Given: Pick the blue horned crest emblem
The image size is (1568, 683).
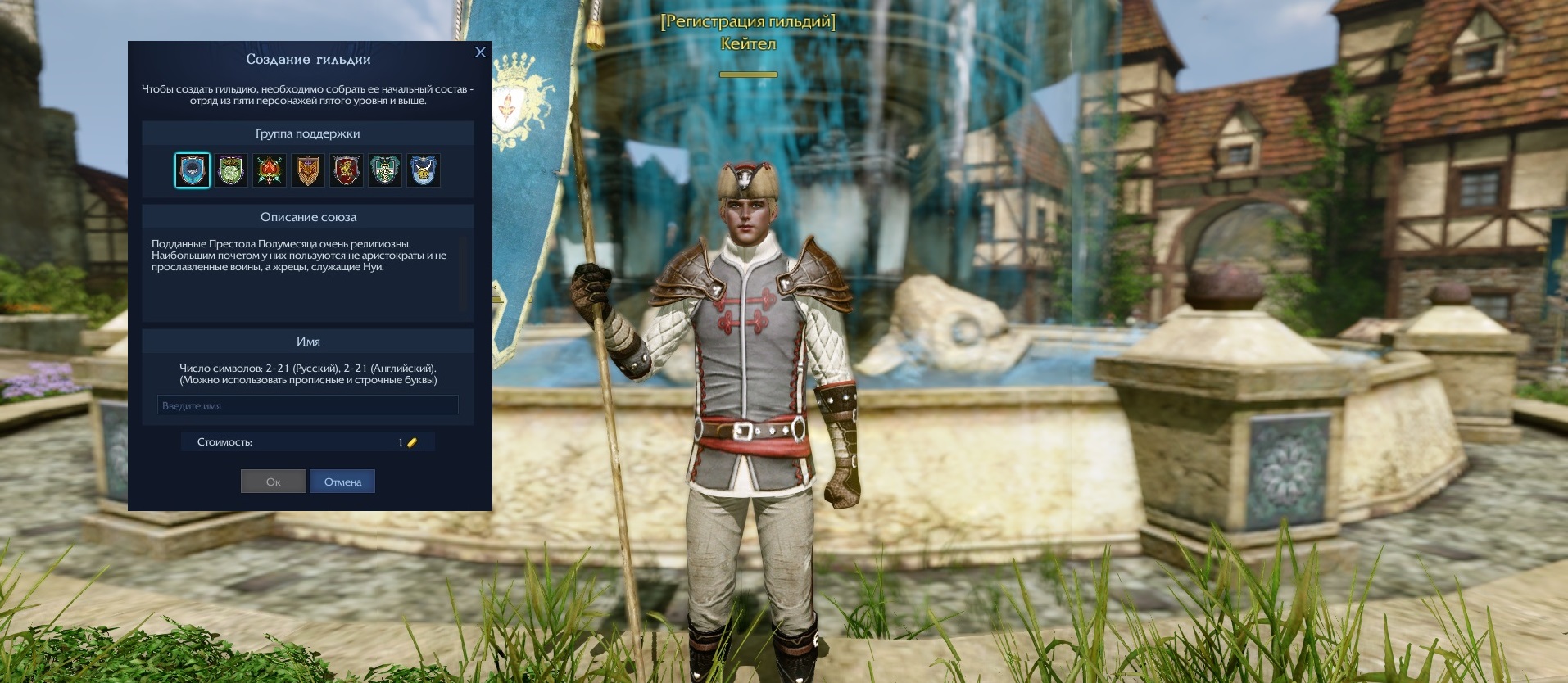Looking at the screenshot, I should (424, 170).
